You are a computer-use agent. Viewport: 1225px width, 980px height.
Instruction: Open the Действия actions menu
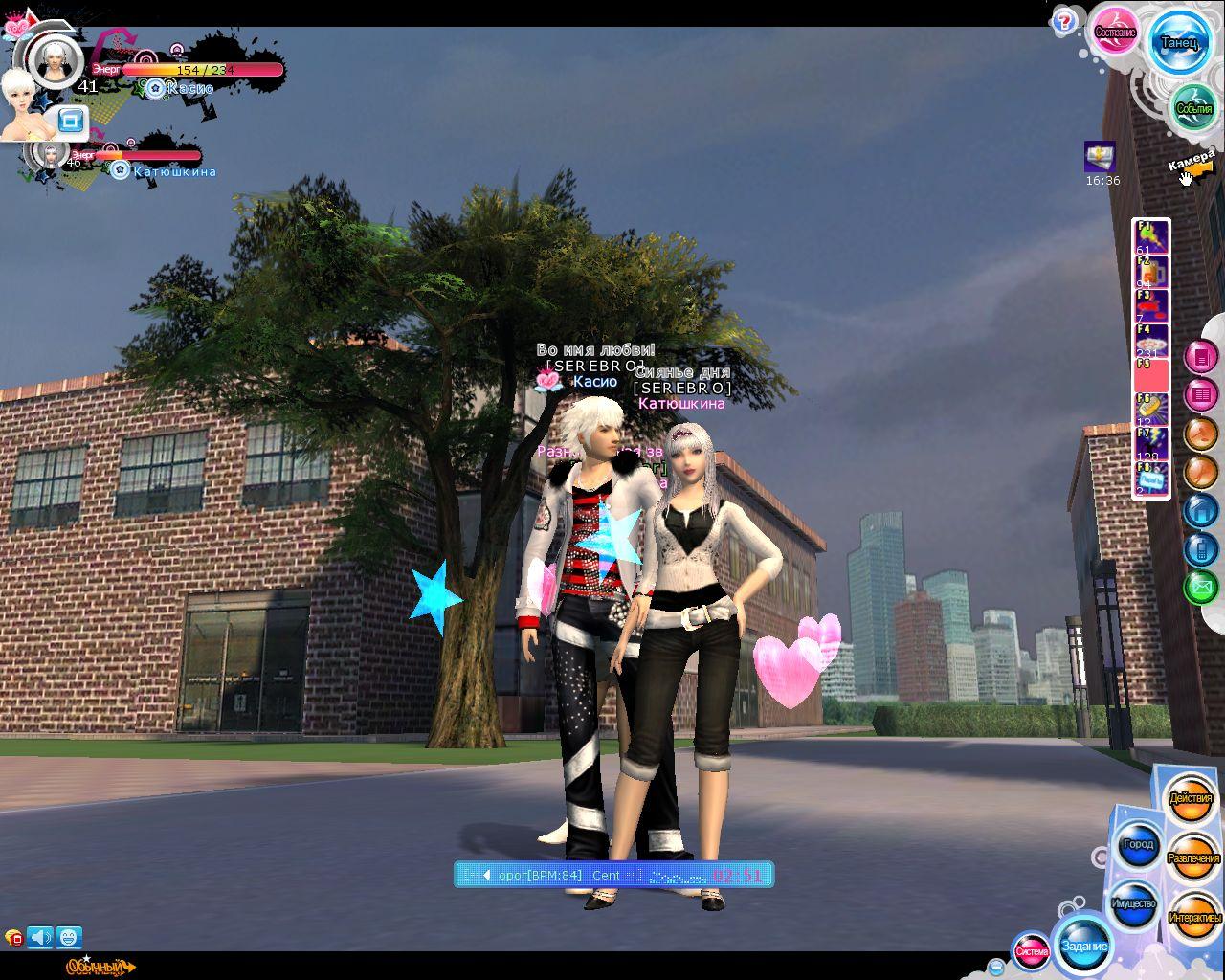pos(1191,798)
